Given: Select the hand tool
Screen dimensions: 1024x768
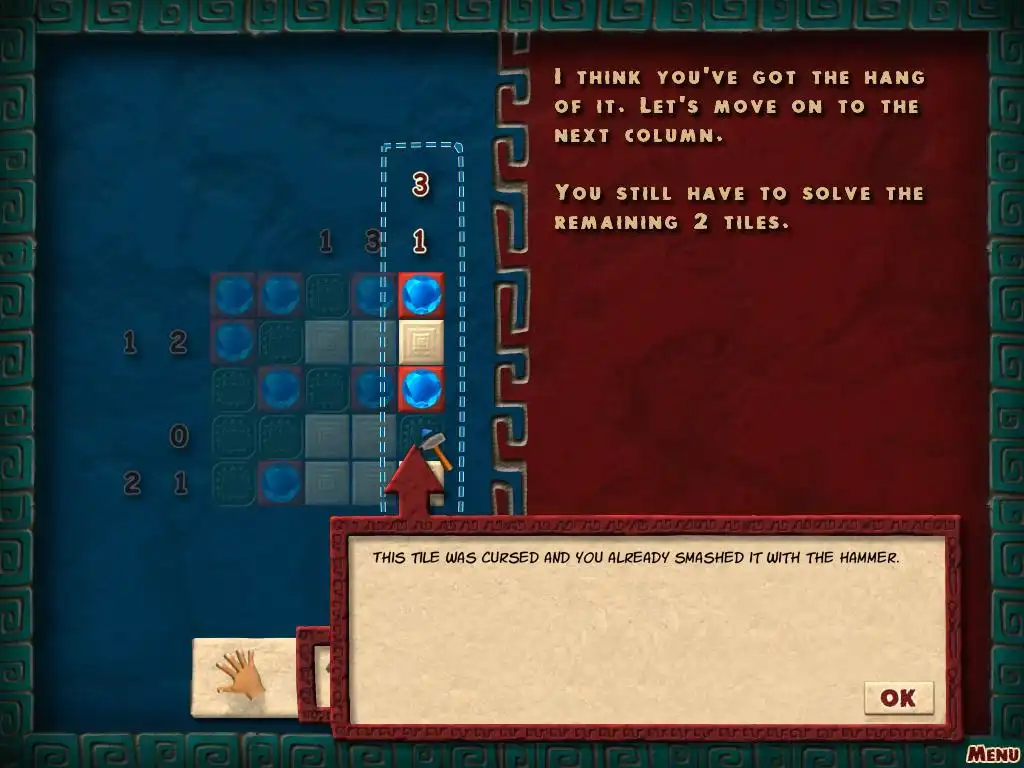Looking at the screenshot, I should (x=241, y=677).
